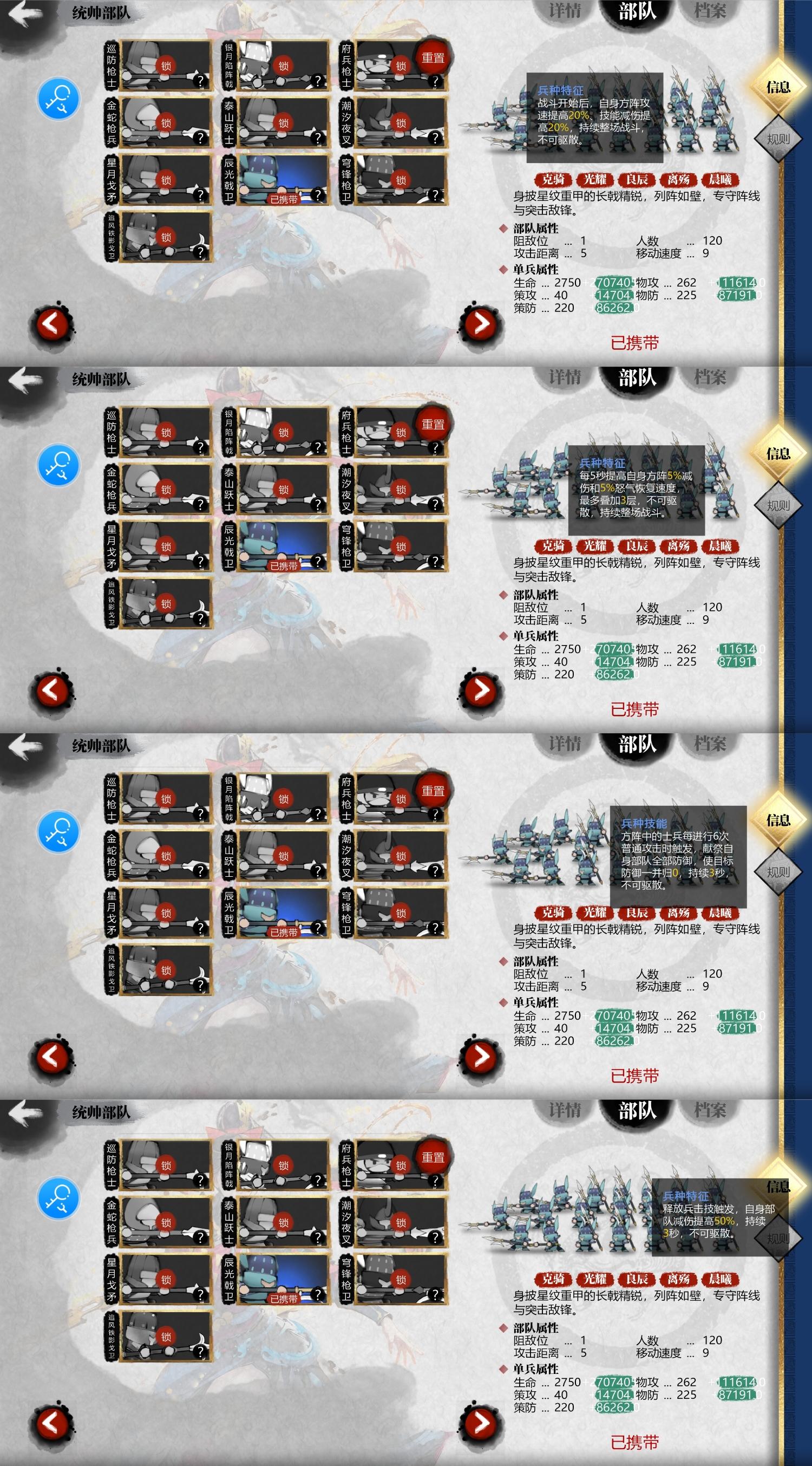The width and height of the screenshot is (812, 1466).
Task: Click the right arrow to next unit
Action: pos(480,323)
